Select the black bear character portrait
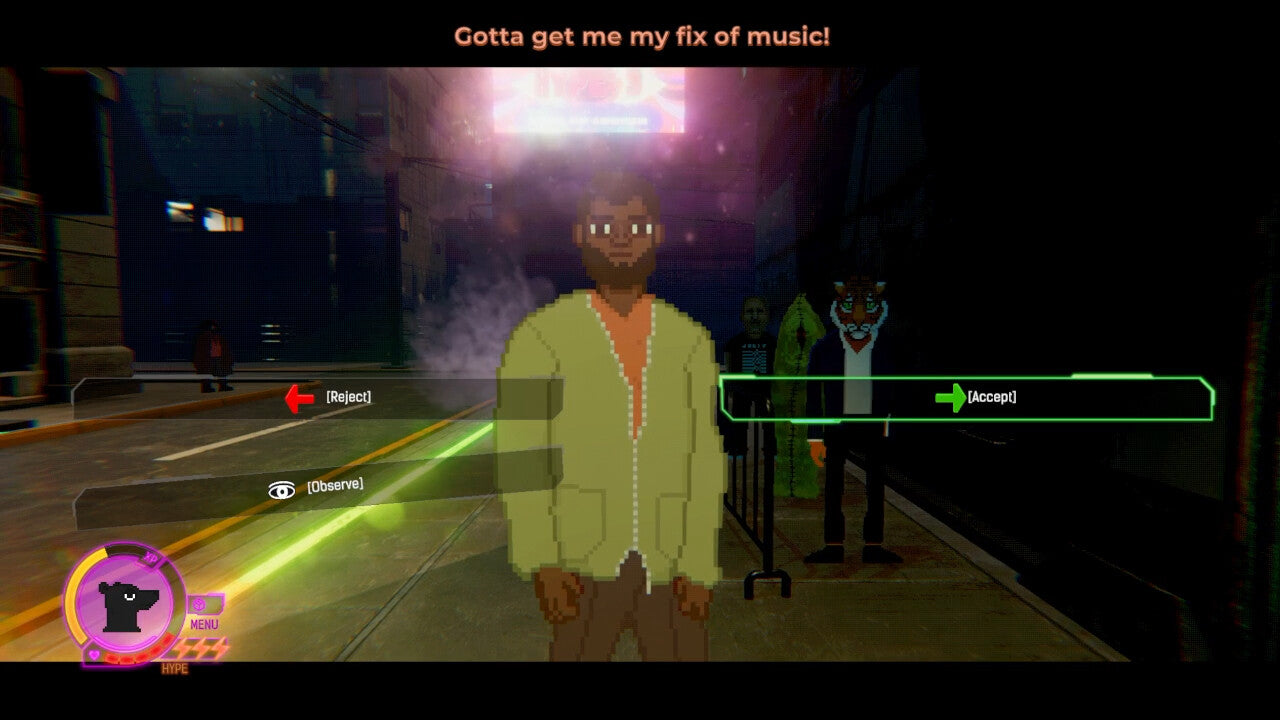1280x720 pixels. (x=127, y=607)
